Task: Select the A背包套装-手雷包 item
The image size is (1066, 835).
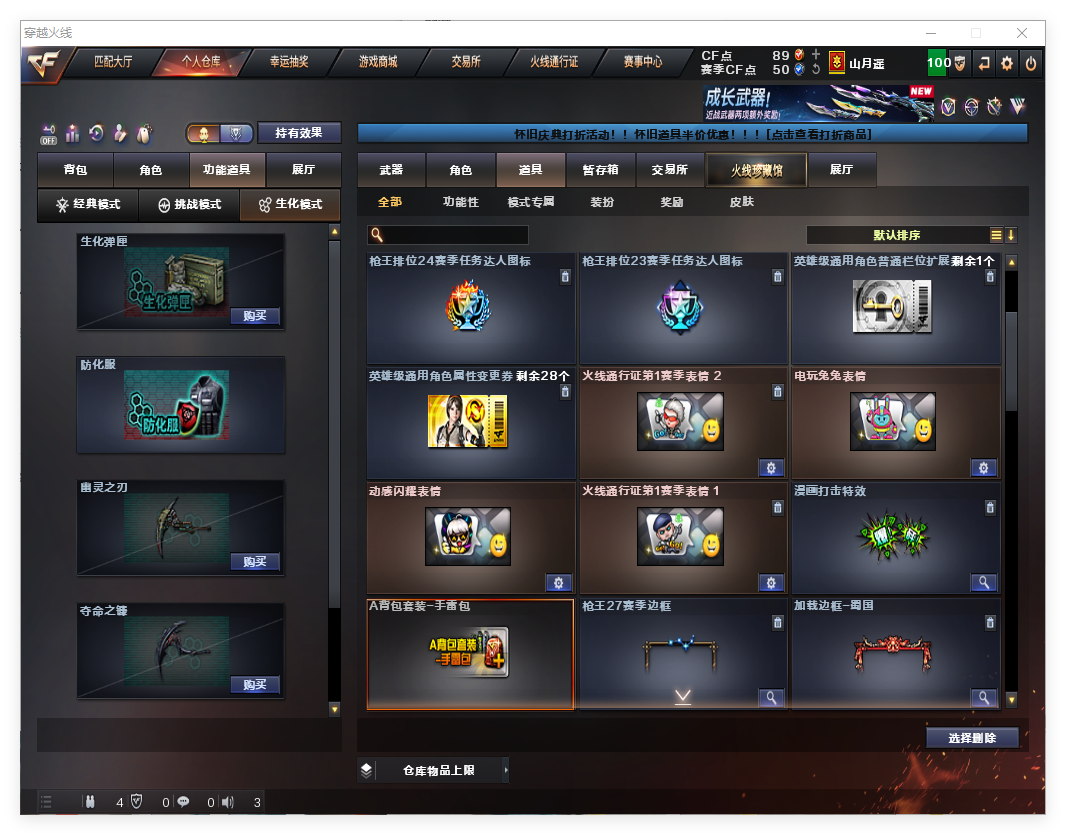Action: pyautogui.click(x=470, y=654)
